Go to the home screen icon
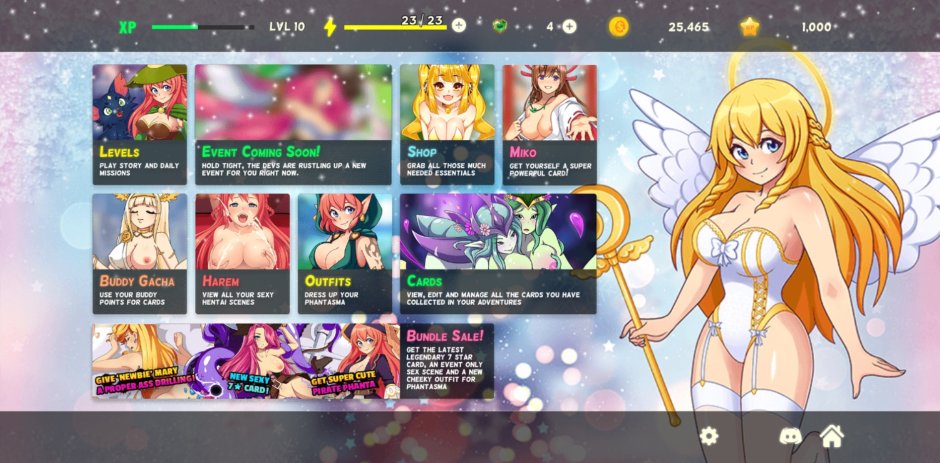Screen dimensions: 940x463 tap(832, 436)
